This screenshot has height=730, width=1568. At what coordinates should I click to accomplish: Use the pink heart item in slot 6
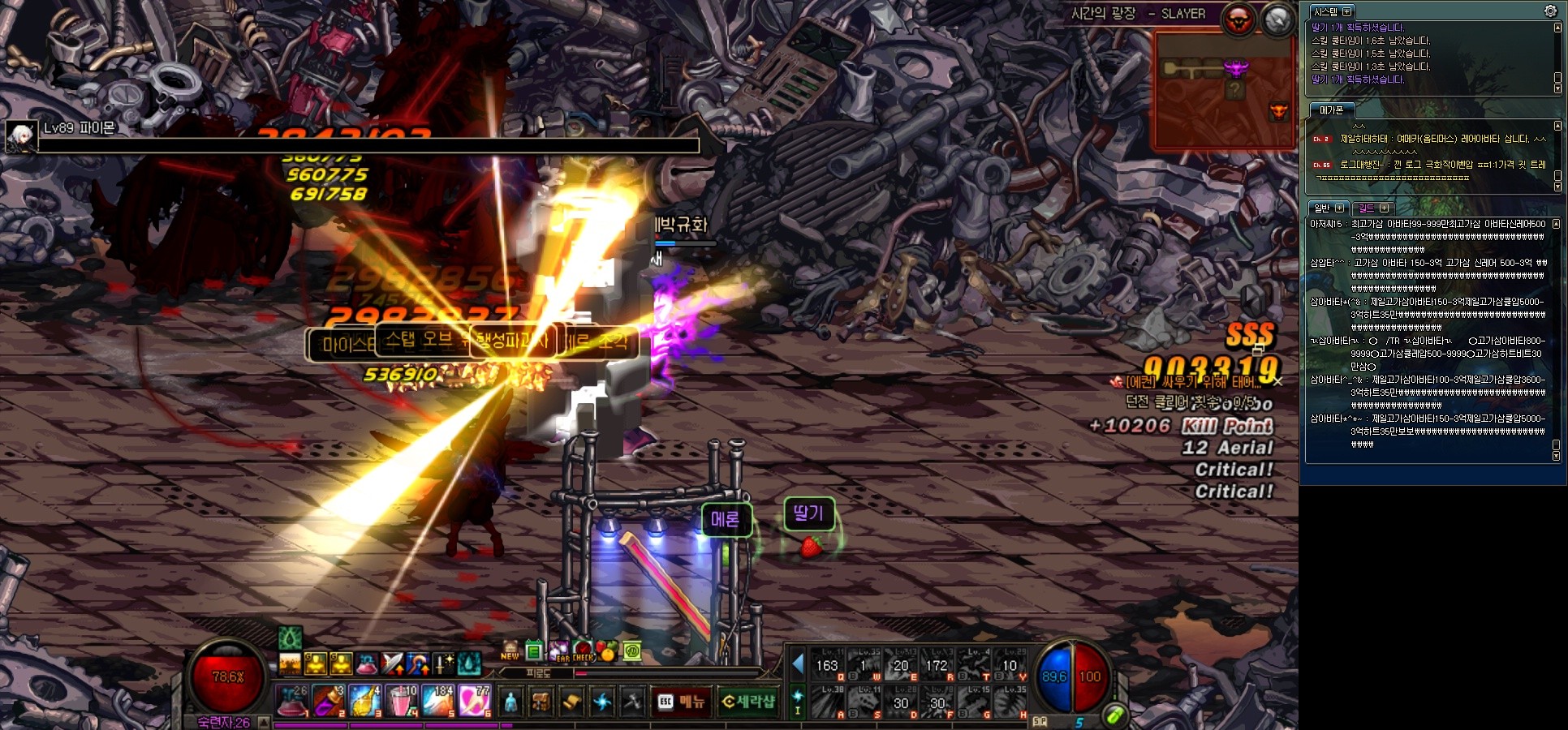(475, 701)
